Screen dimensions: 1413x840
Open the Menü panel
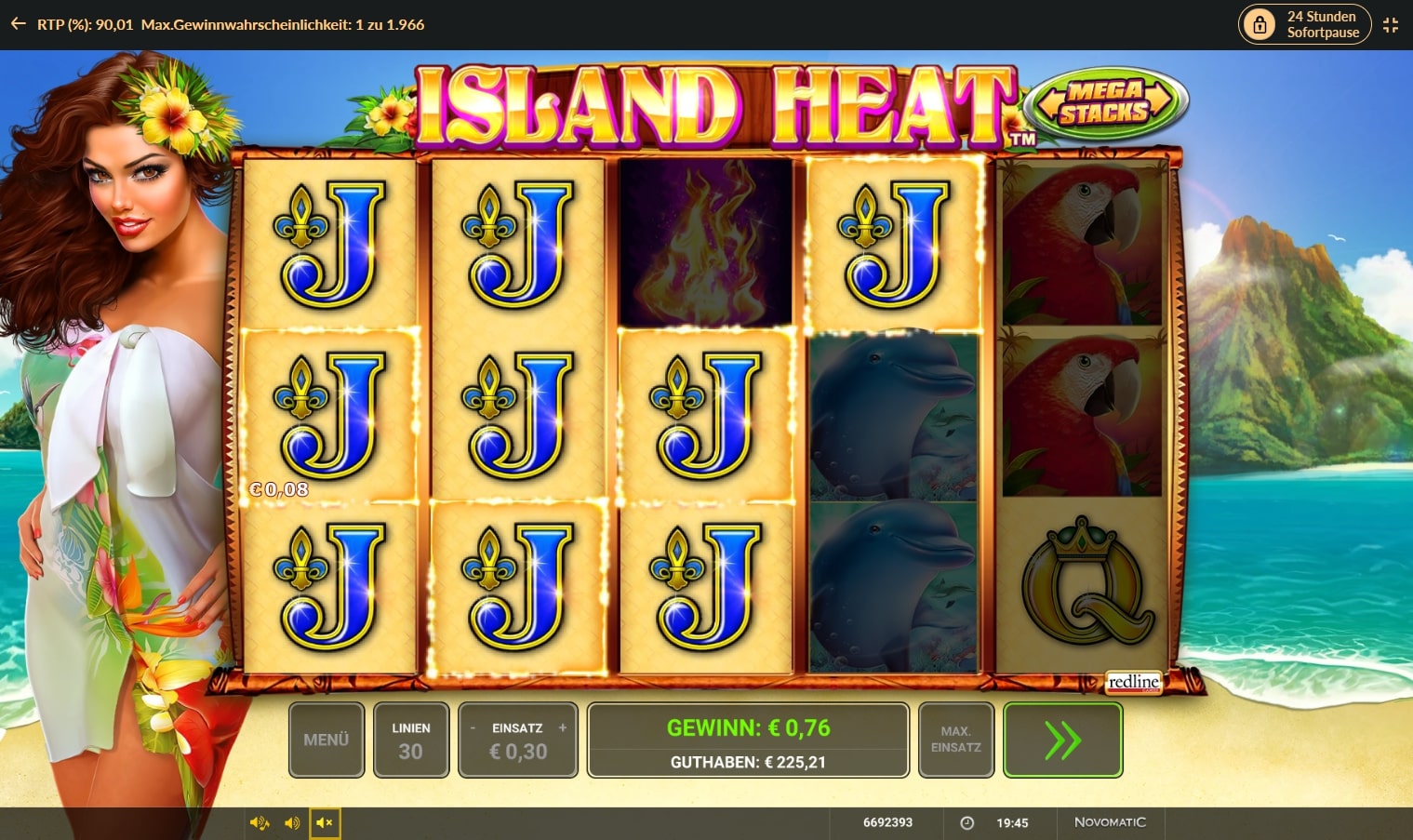click(x=326, y=740)
